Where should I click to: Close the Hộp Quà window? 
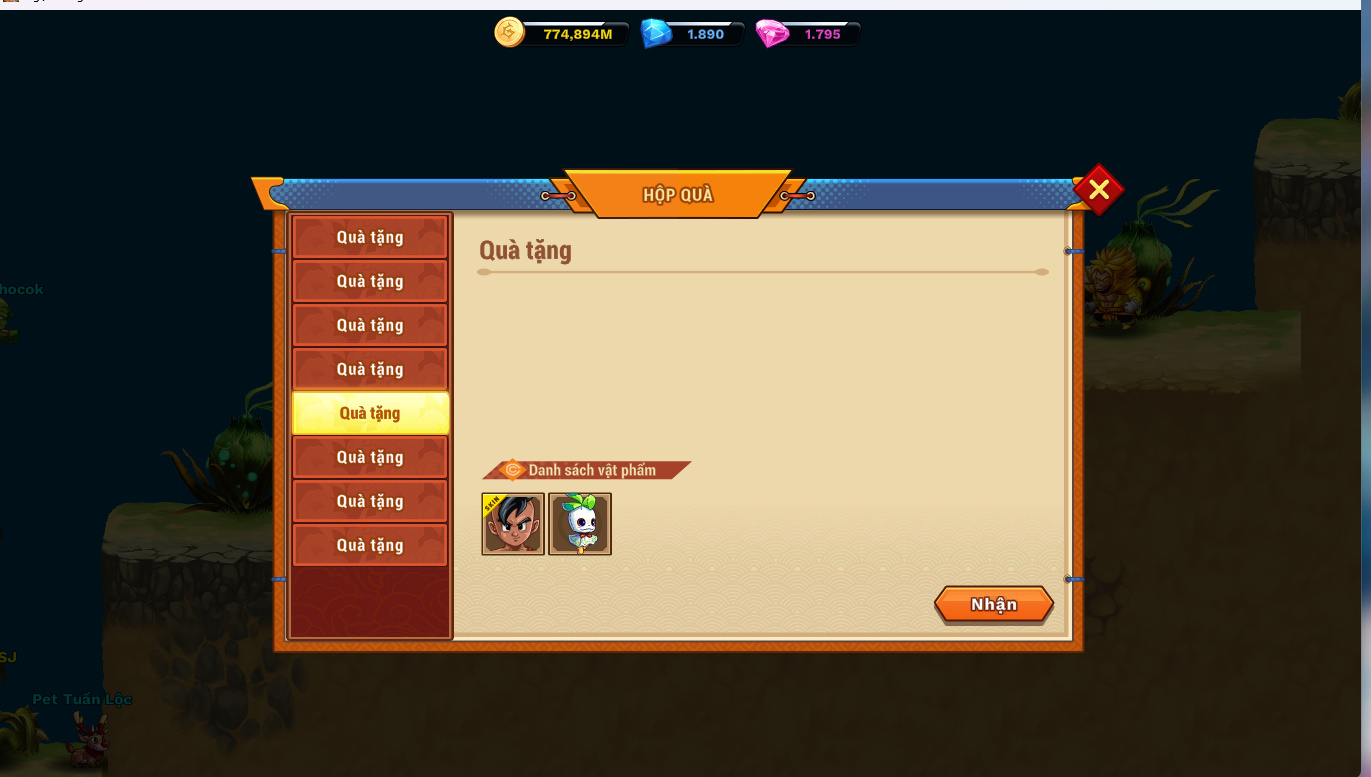pyautogui.click(x=1098, y=189)
